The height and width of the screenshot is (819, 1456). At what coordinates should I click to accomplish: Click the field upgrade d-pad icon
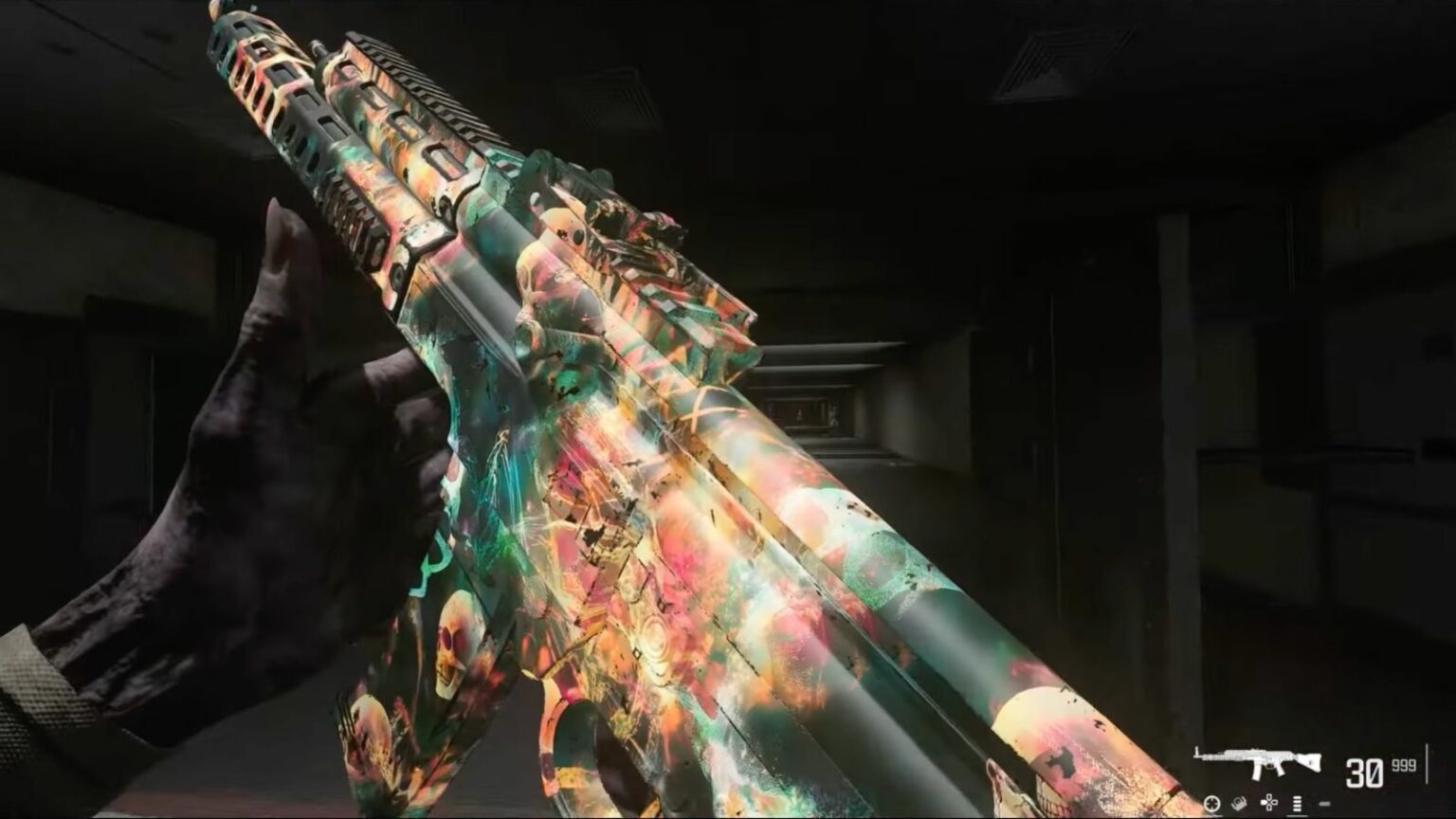tap(1269, 801)
